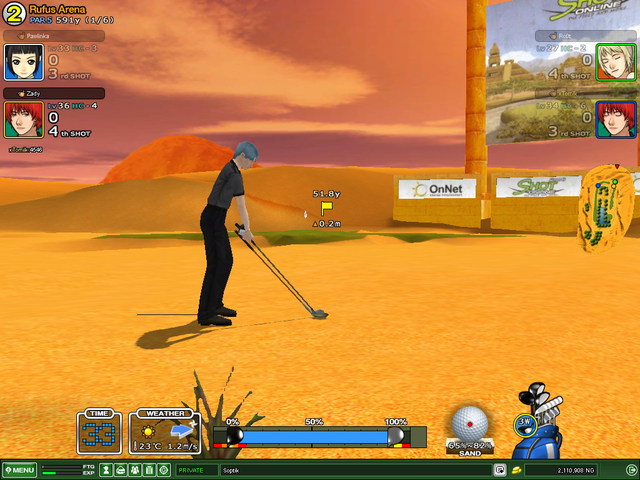Open the green MENU button
Image resolution: width=640 pixels, height=480 pixels.
[x=20, y=470]
